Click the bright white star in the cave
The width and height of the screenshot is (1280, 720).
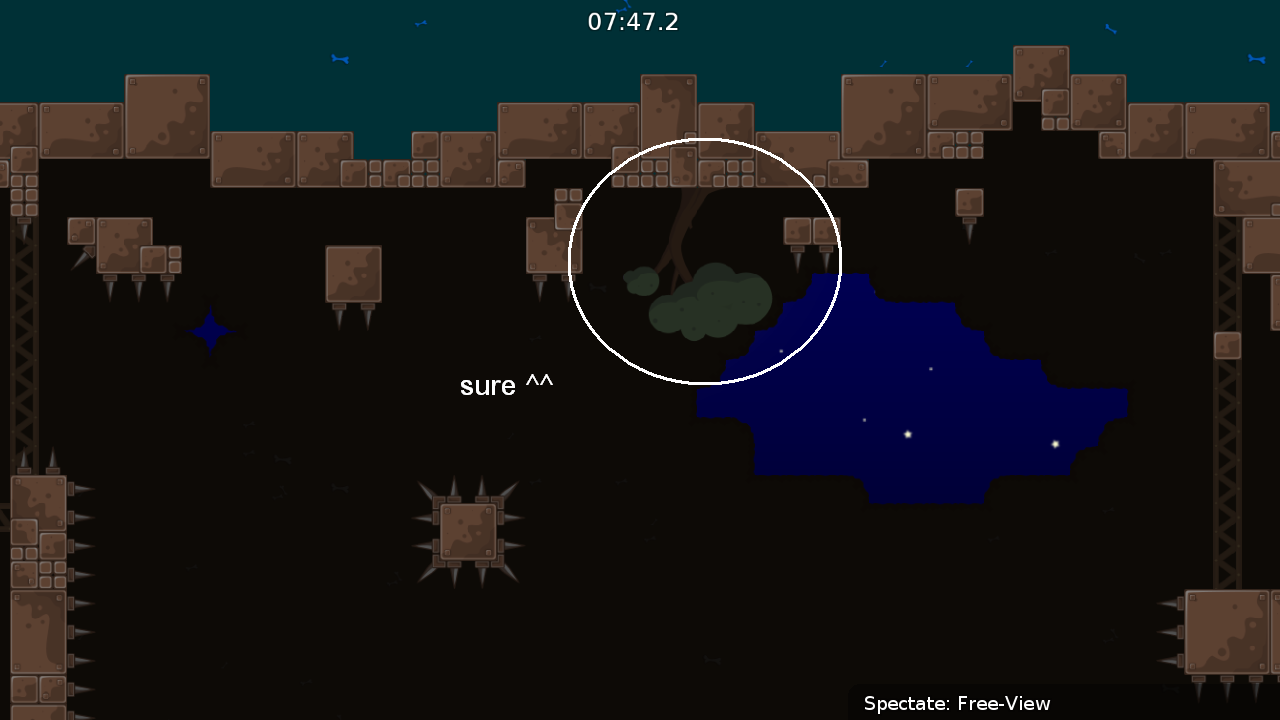click(x=906, y=434)
